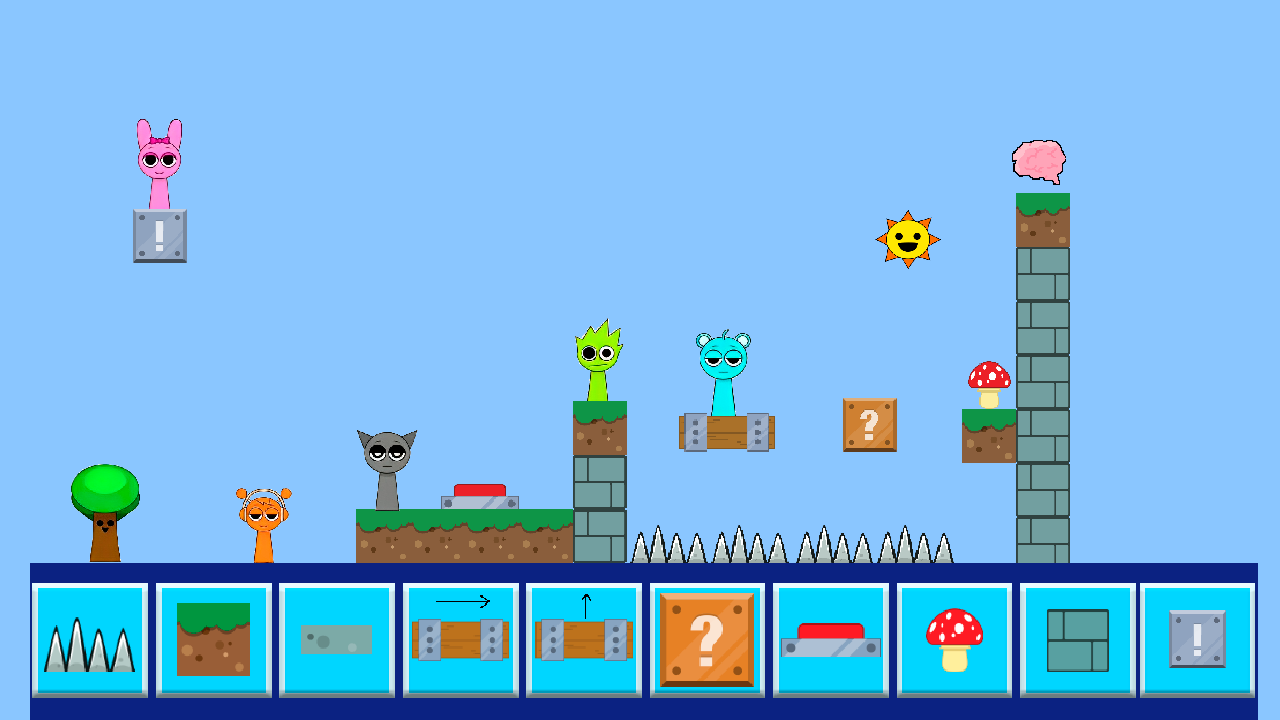The image size is (1280, 720).
Task: Select the brick block tile
Action: tap(1077, 640)
